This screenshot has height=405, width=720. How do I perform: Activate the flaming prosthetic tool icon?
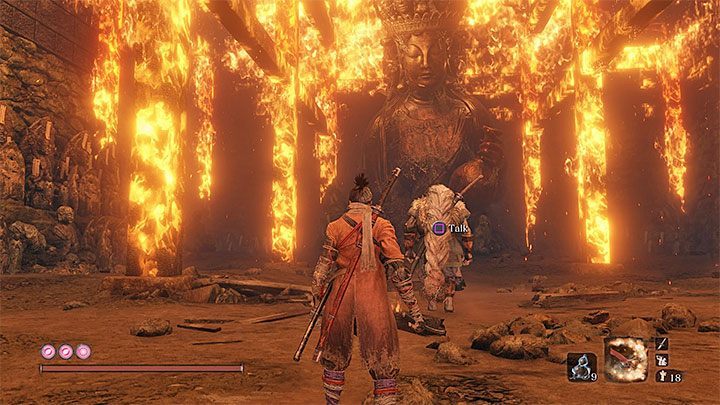(626, 358)
